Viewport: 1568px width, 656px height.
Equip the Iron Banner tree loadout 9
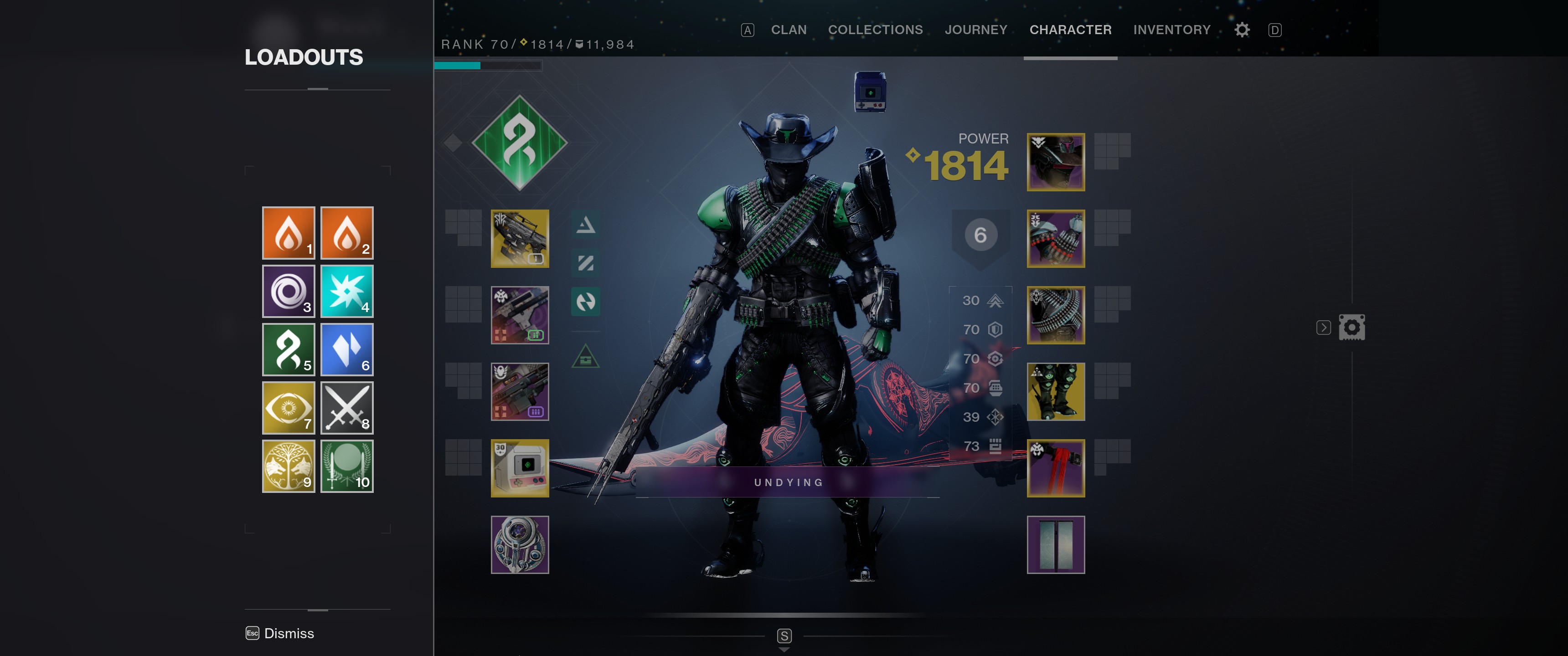coord(288,466)
